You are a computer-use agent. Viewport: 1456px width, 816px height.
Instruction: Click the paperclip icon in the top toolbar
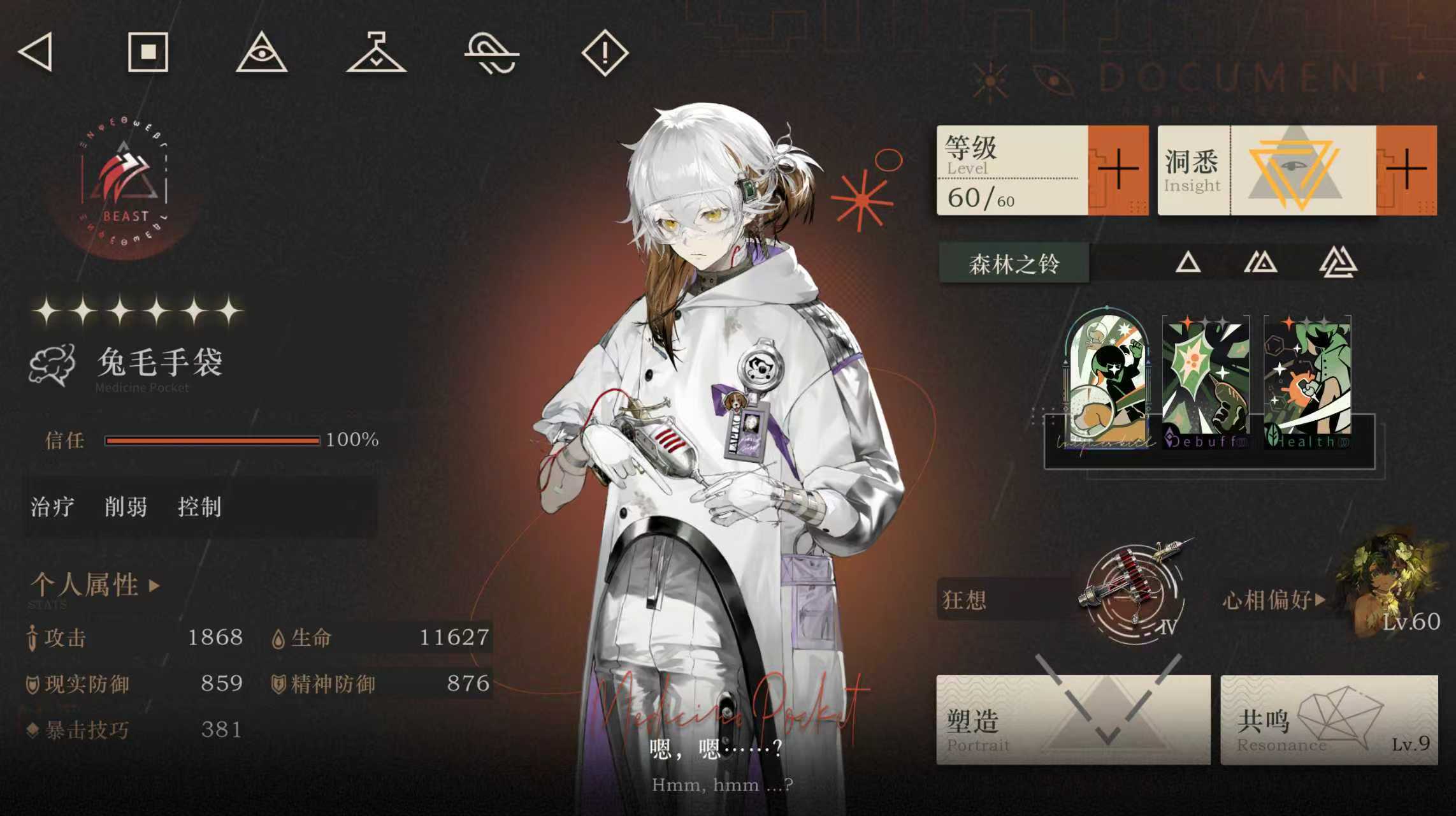point(491,55)
